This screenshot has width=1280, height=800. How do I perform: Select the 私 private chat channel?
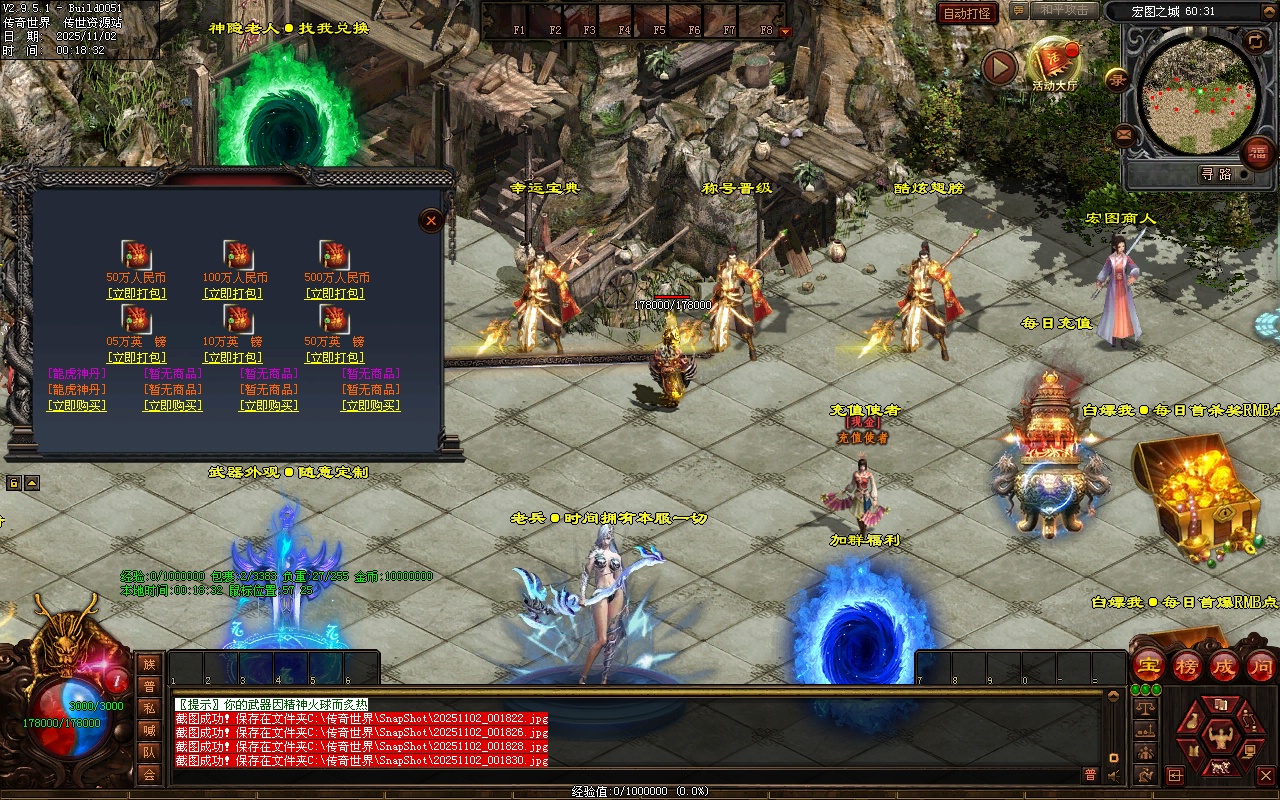pyautogui.click(x=149, y=708)
